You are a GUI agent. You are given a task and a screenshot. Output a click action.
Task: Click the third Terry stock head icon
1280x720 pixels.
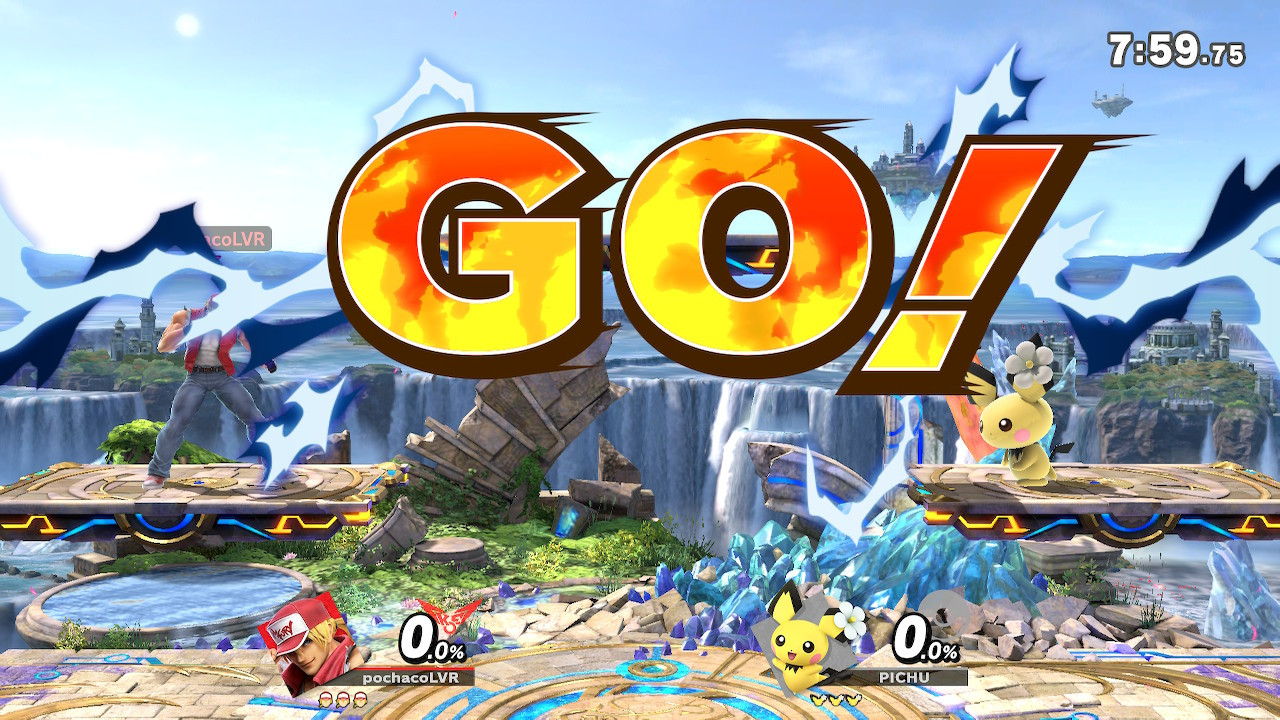point(359,699)
